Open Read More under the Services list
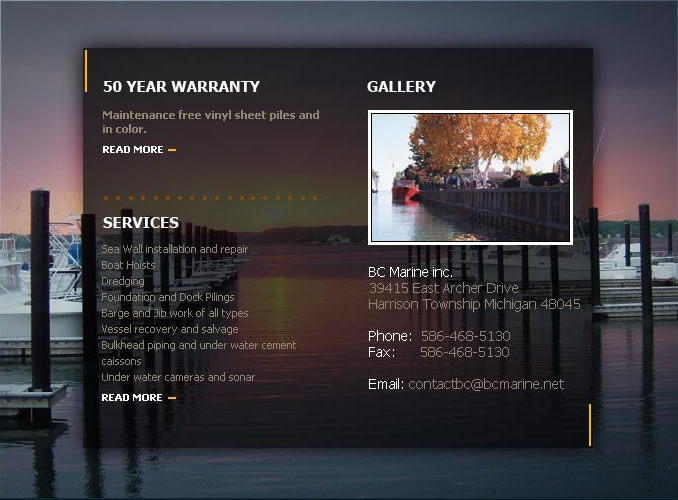The width and height of the screenshot is (678, 500). (133, 398)
